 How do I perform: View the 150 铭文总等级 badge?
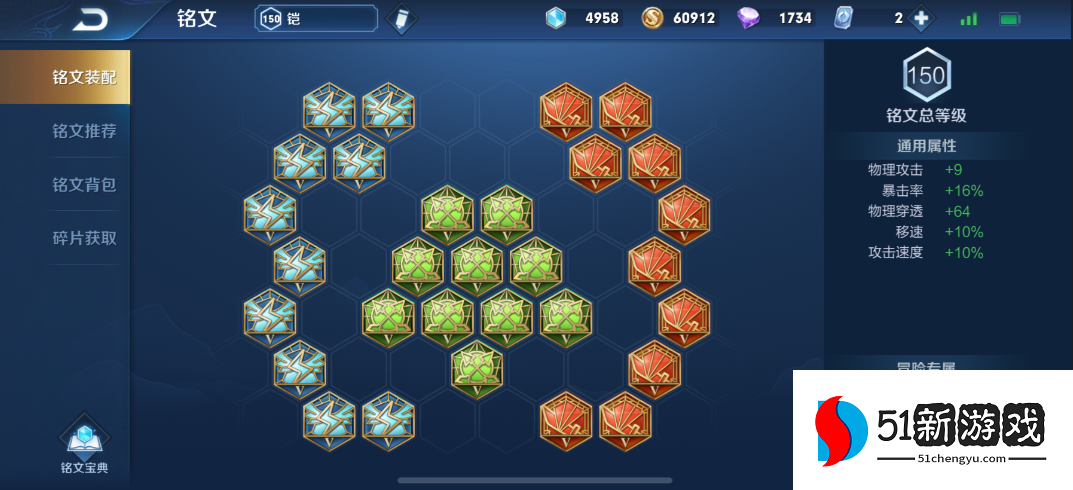pos(926,75)
